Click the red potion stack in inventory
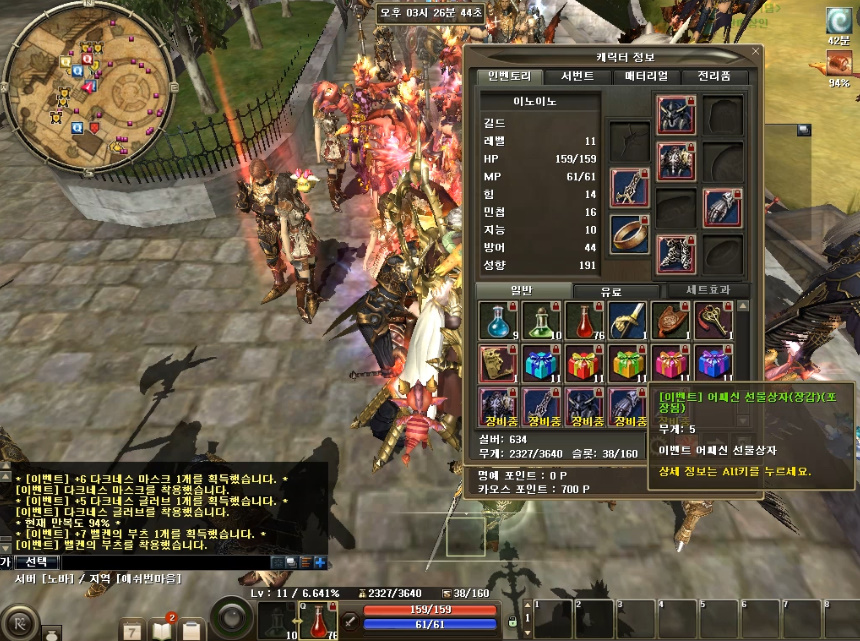860x641 pixels. tap(584, 320)
